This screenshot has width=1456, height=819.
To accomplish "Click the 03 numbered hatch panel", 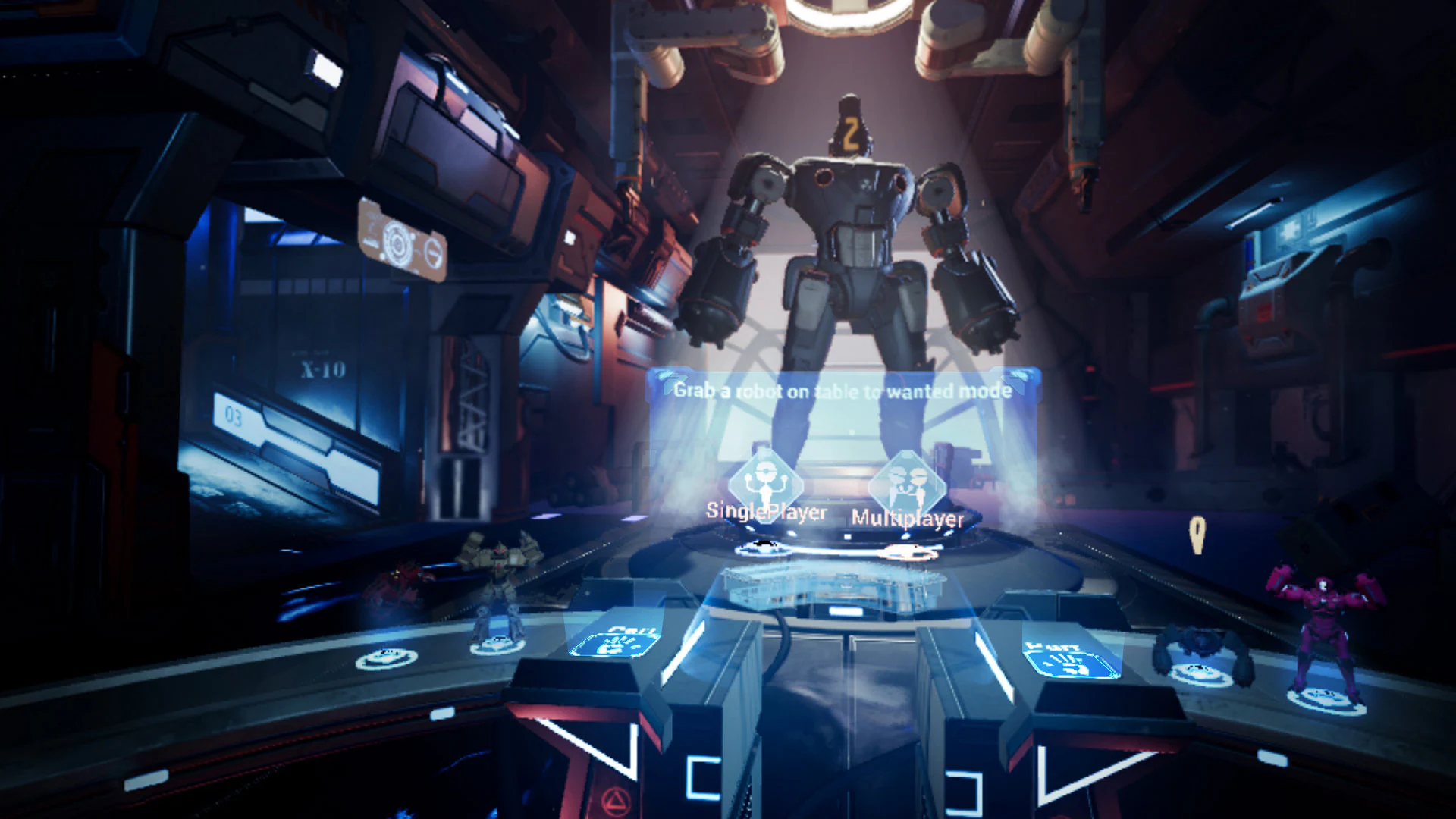I will 233,416.
